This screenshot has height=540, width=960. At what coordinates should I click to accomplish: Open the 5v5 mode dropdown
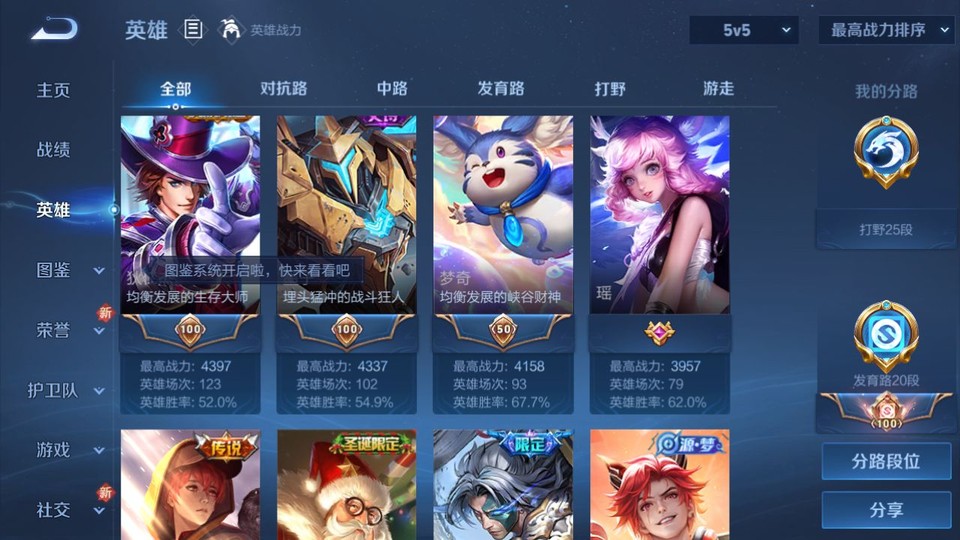[x=743, y=30]
